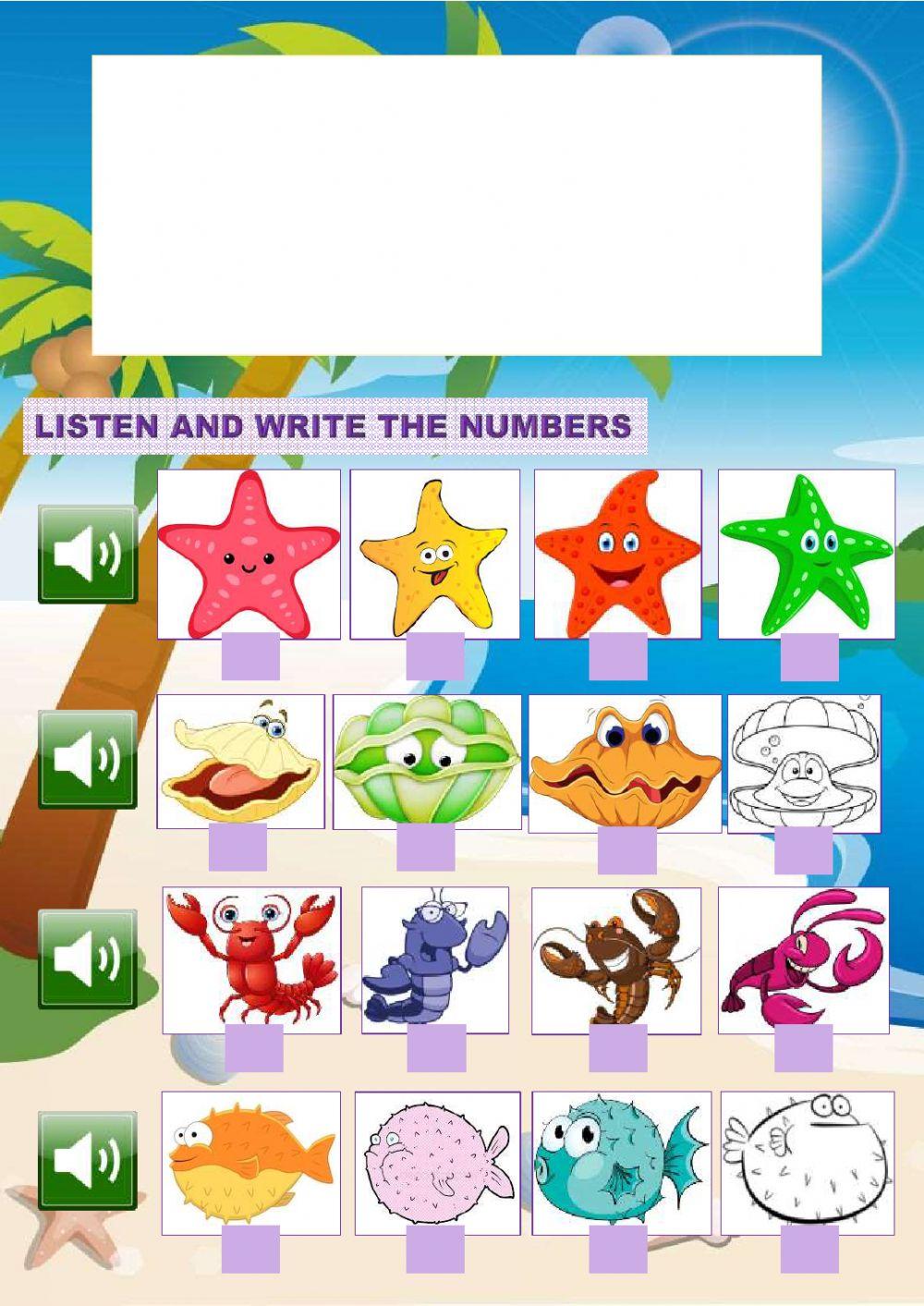Select the answer box under the orange pufferfish
This screenshot has width=924, height=1306.
[x=250, y=1249]
